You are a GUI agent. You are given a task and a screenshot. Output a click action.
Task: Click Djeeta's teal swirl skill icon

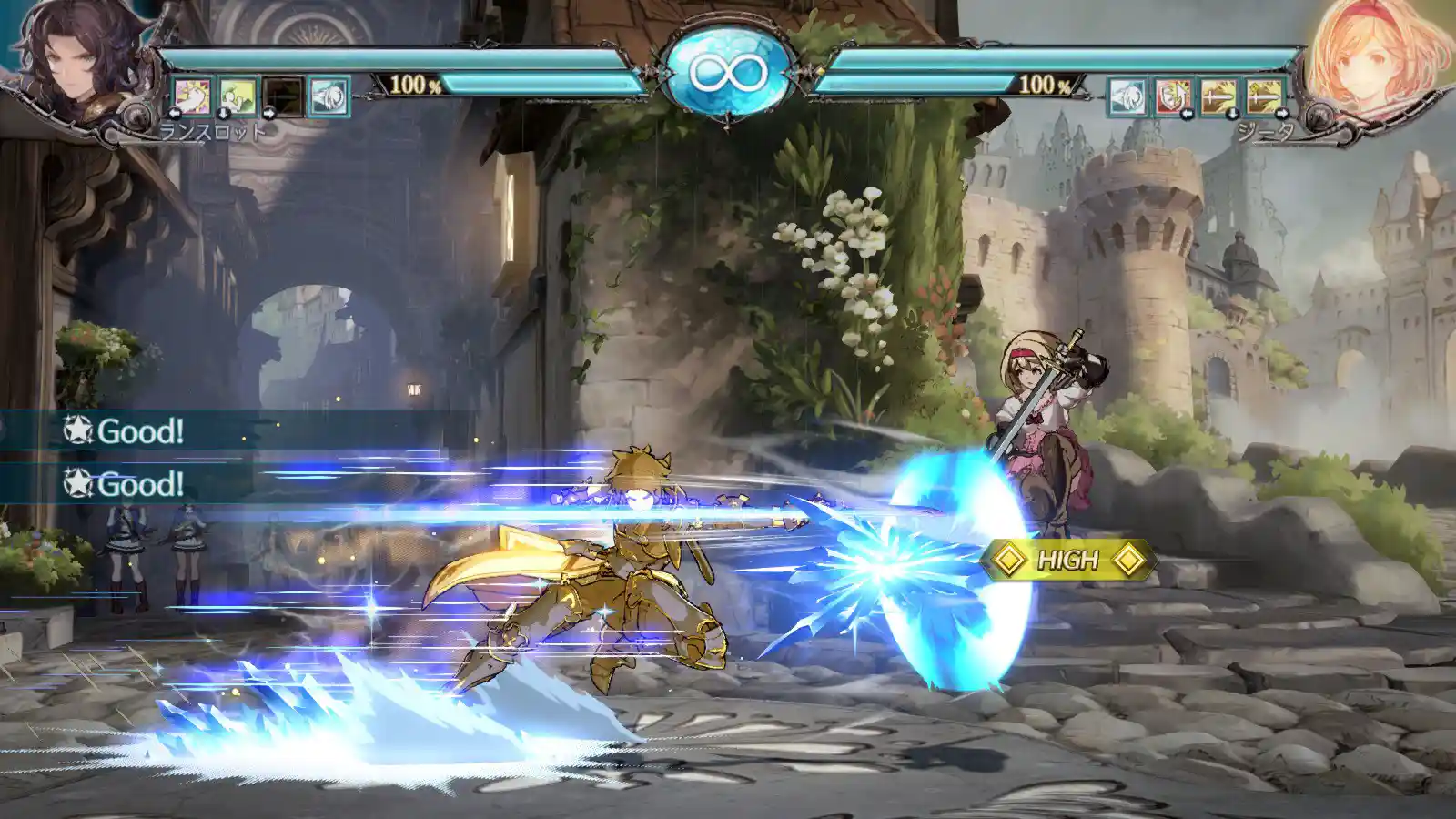tap(1127, 96)
